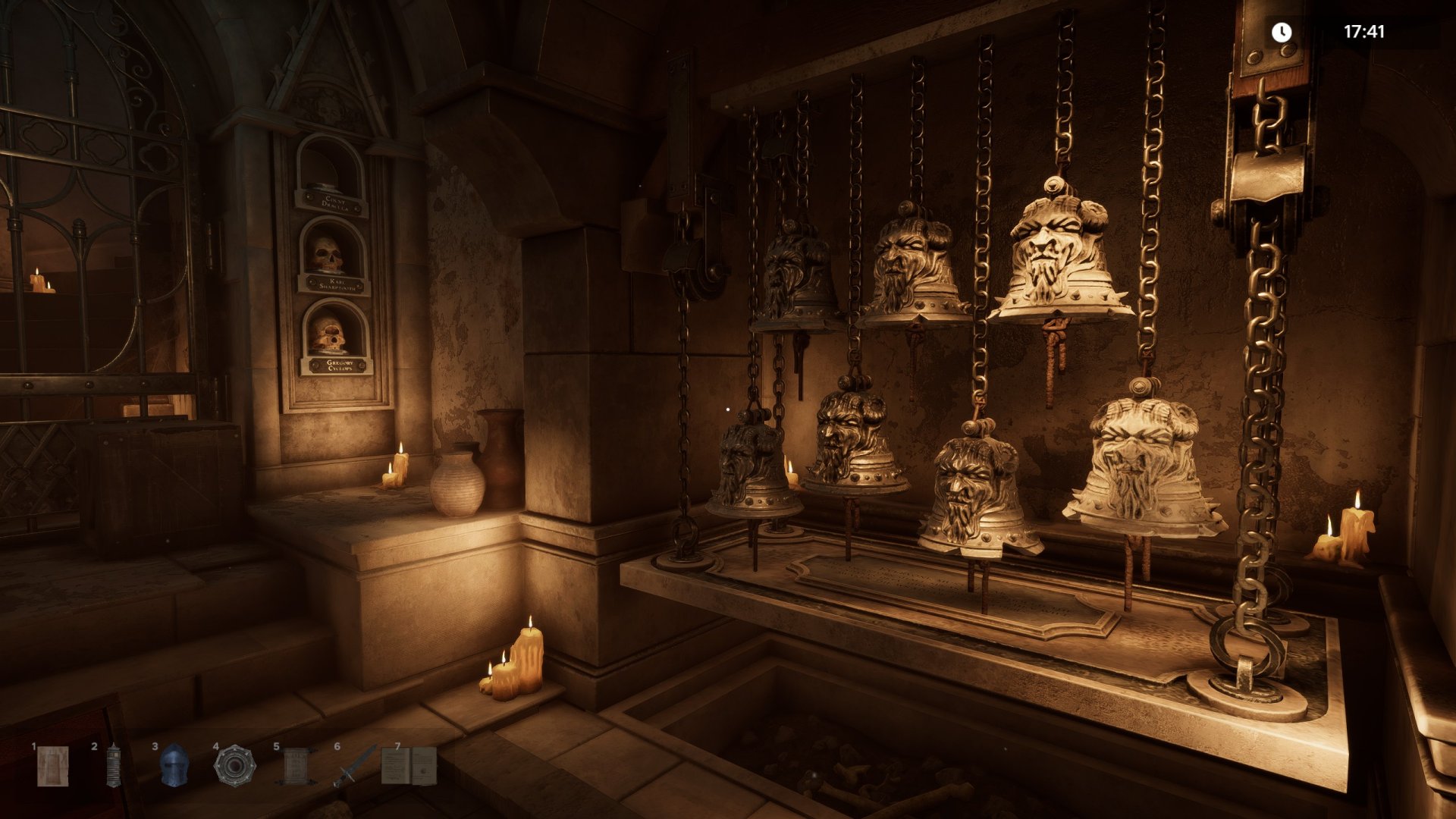Choose the sword inventory slot
This screenshot has height=819, width=1456.
click(355, 766)
